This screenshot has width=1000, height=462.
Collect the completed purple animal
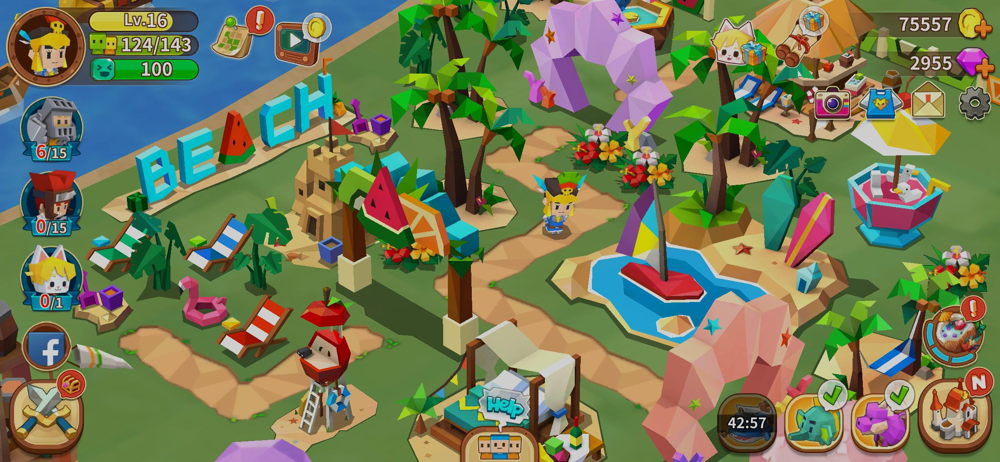(880, 421)
